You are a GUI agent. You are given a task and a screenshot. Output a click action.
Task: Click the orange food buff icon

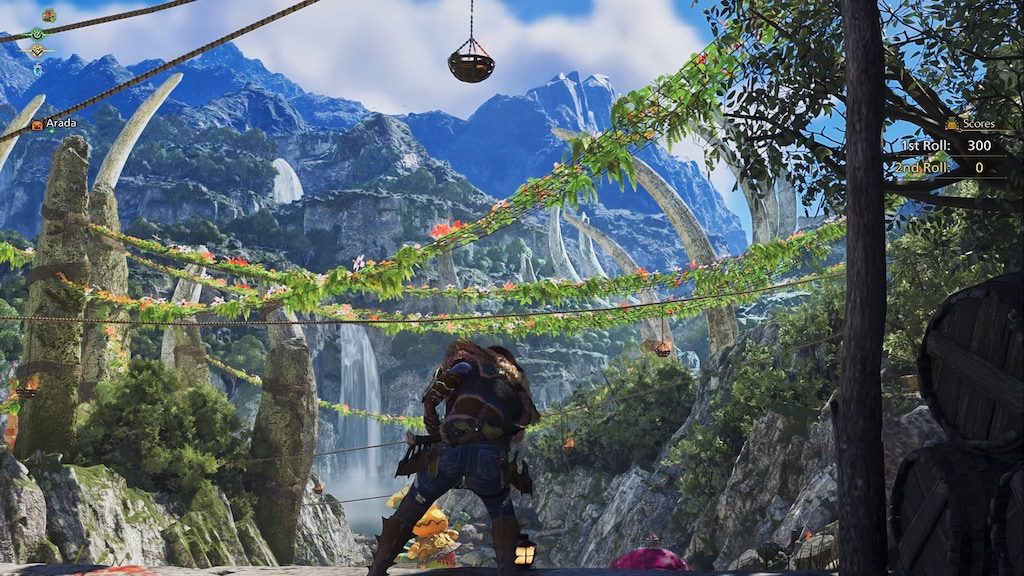tap(48, 15)
